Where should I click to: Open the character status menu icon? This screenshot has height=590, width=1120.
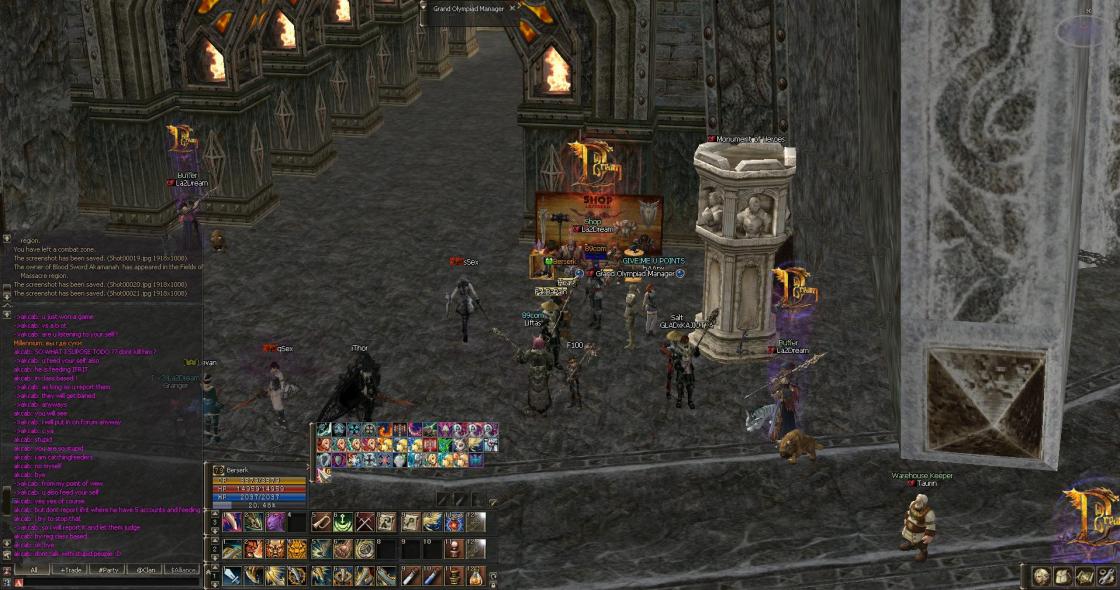1041,575
